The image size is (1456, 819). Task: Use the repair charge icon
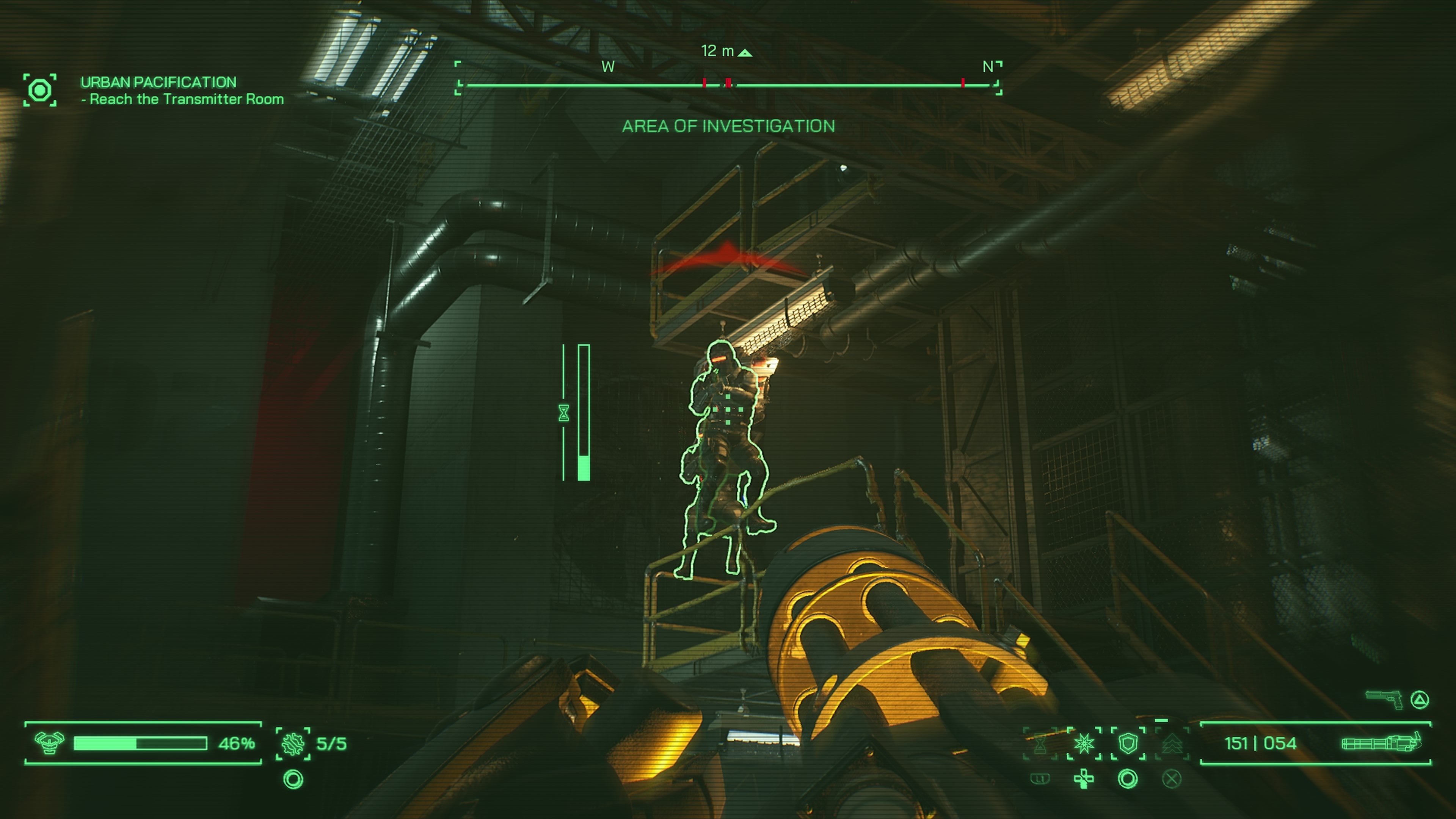[x=293, y=744]
